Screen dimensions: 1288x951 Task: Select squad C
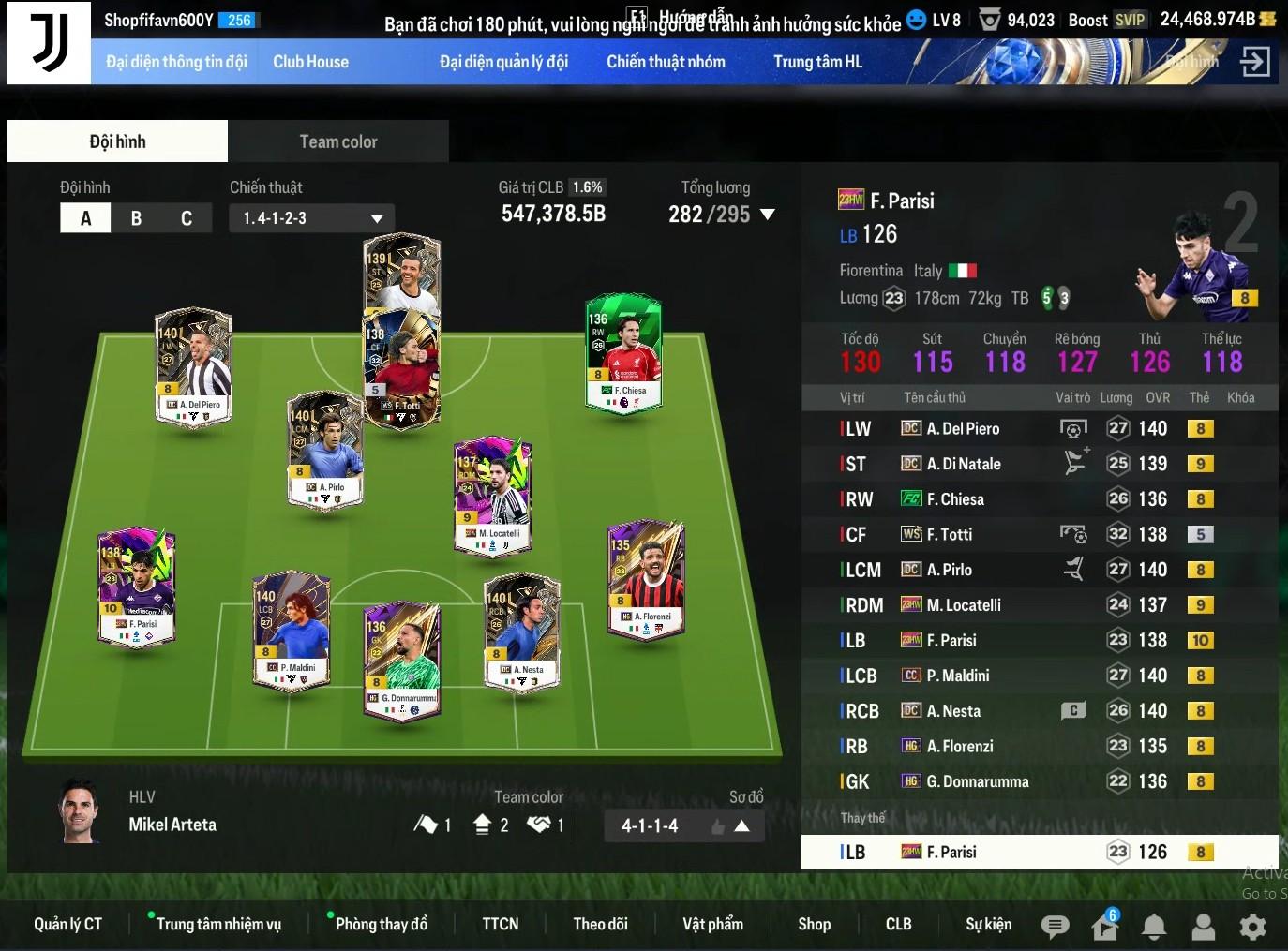pyautogui.click(x=186, y=218)
